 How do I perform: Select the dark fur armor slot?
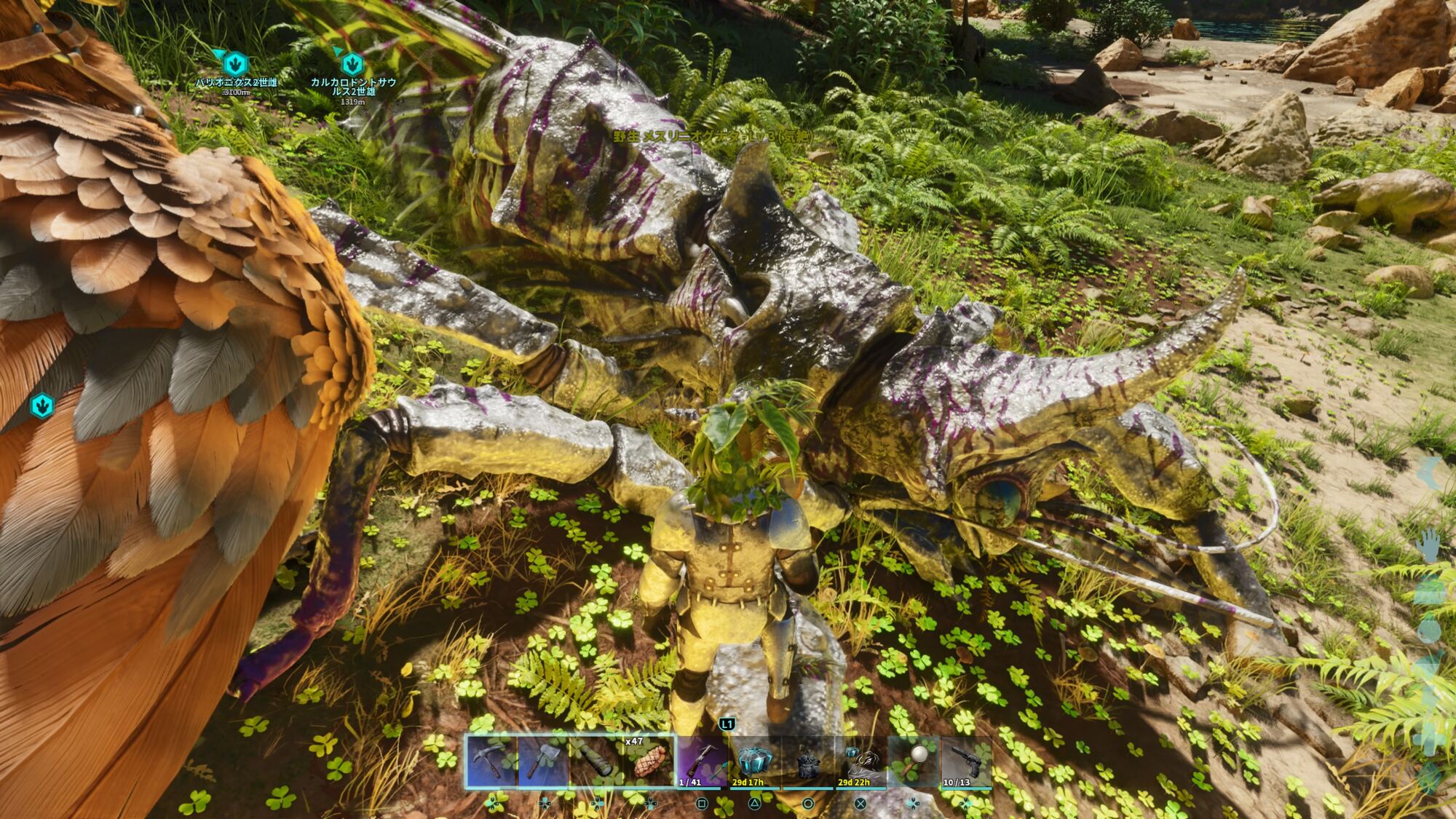(807, 761)
